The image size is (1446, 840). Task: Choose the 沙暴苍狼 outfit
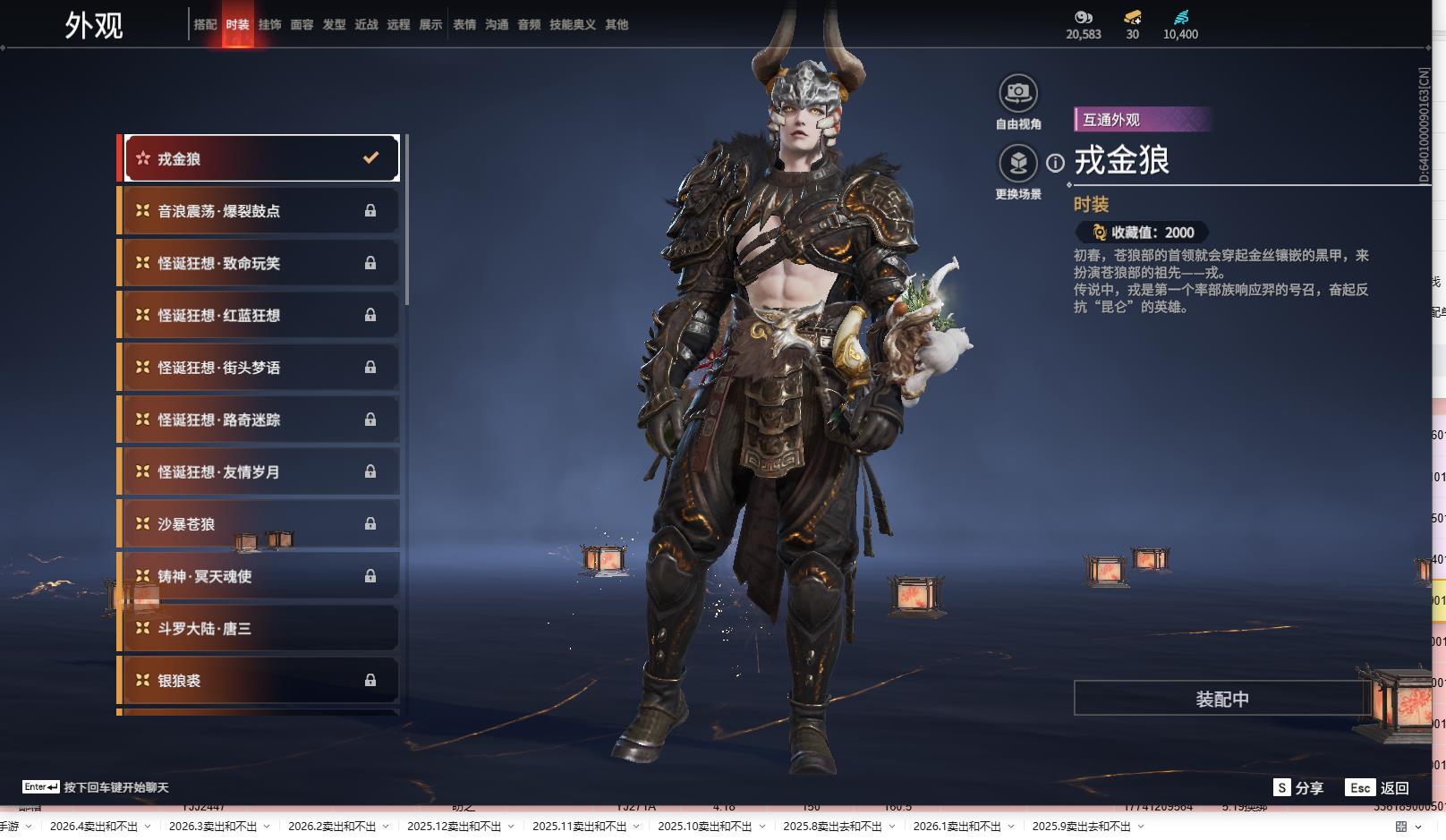[260, 524]
